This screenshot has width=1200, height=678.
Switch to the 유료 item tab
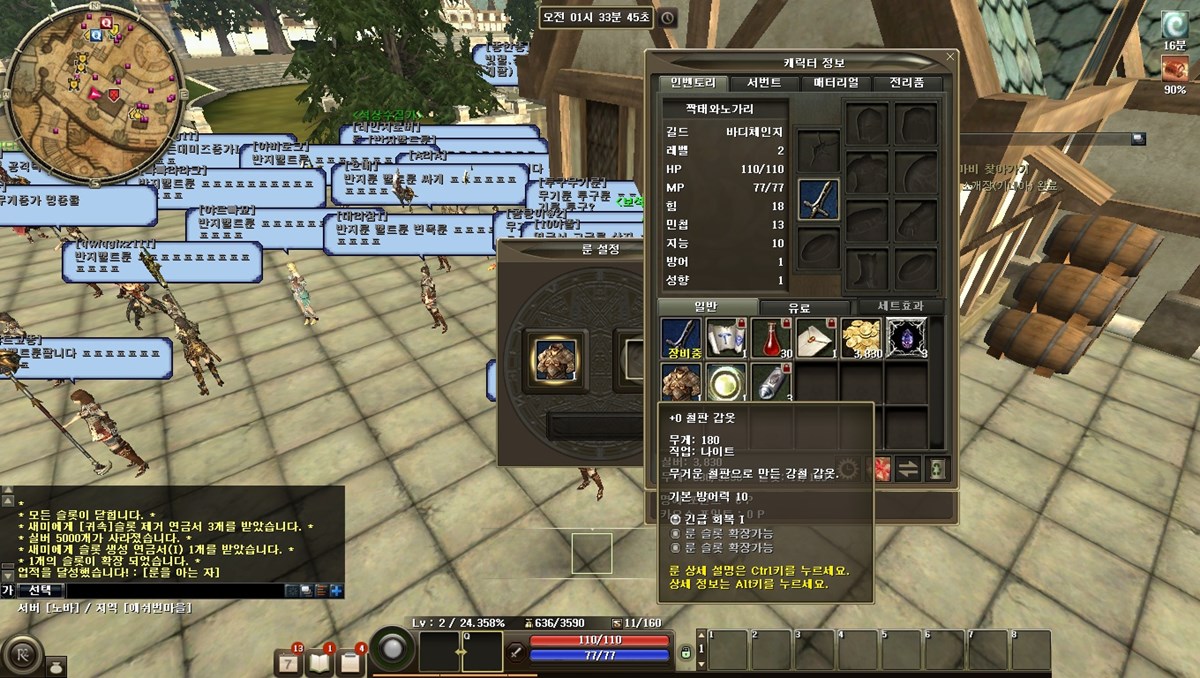click(798, 307)
